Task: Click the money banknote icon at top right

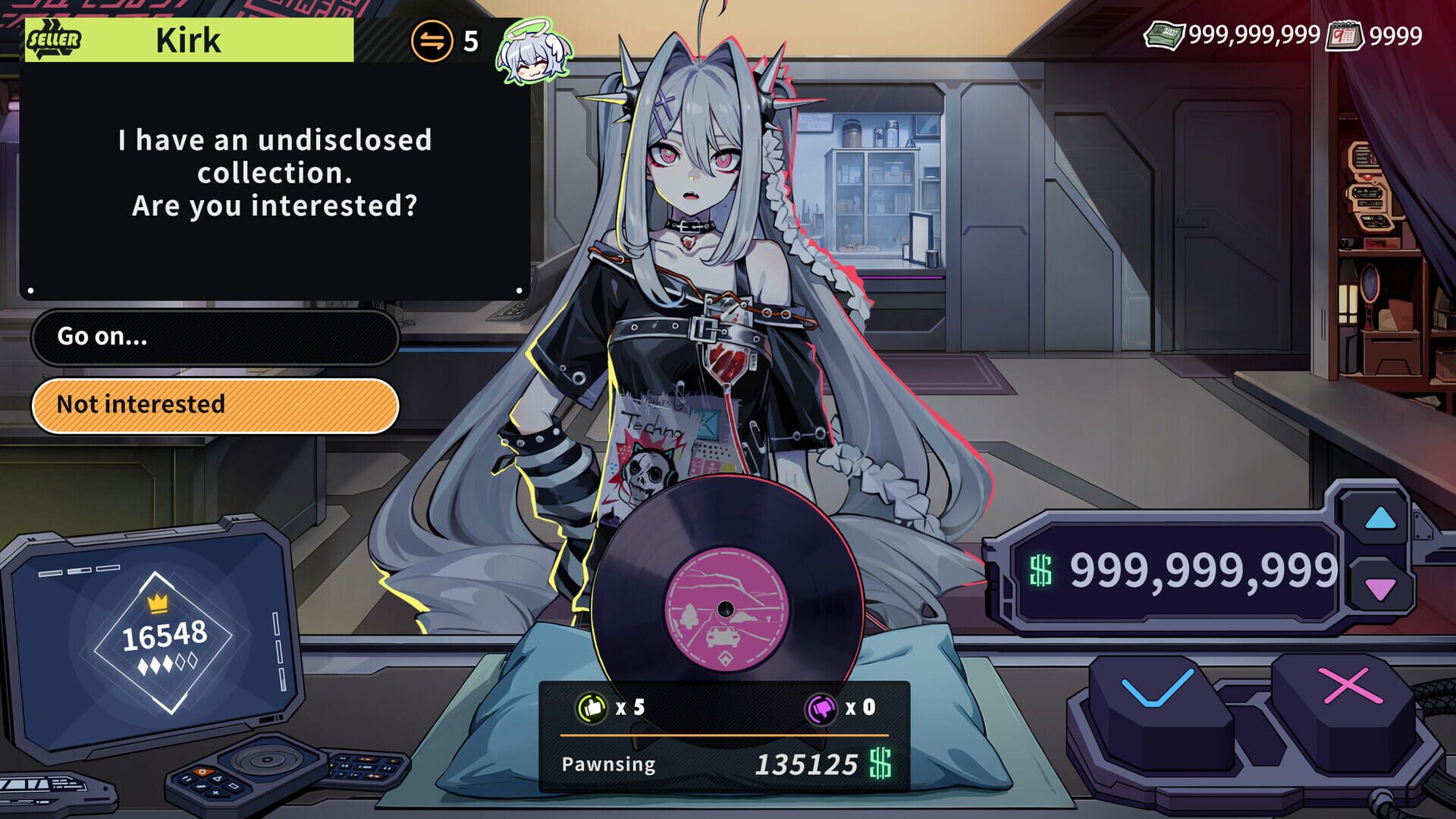Action: pos(1166,33)
